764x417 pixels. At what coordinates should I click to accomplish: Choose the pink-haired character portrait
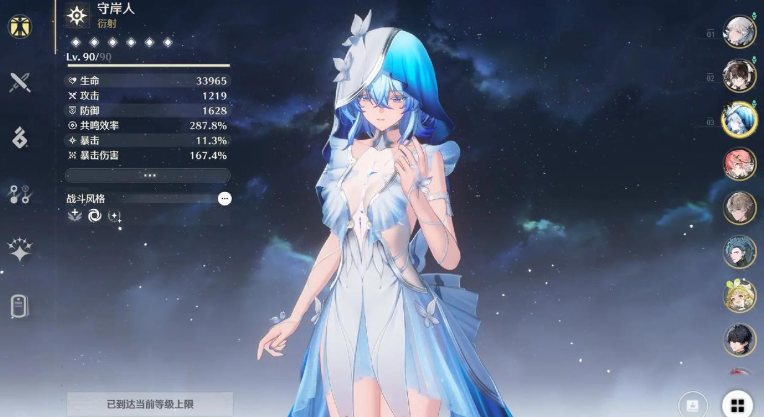739,163
